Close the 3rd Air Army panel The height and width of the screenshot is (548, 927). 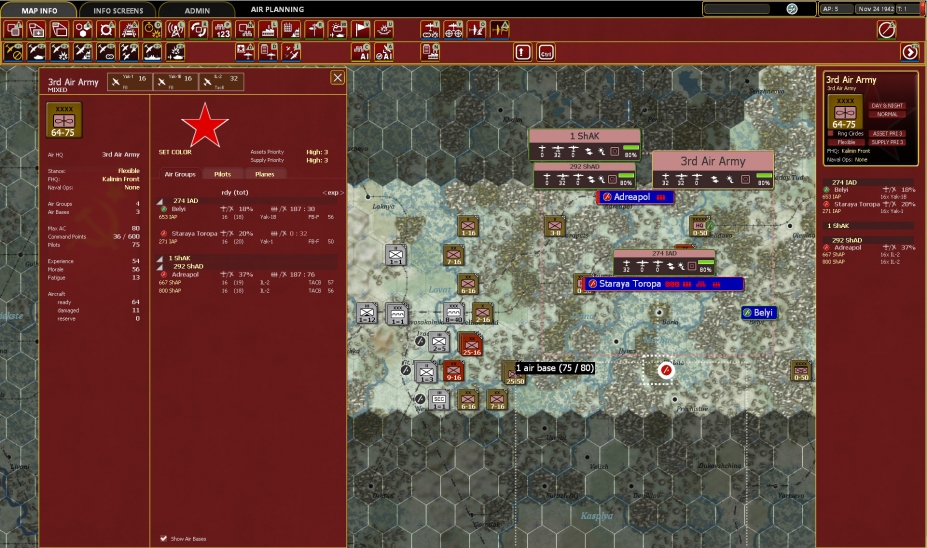(x=337, y=77)
